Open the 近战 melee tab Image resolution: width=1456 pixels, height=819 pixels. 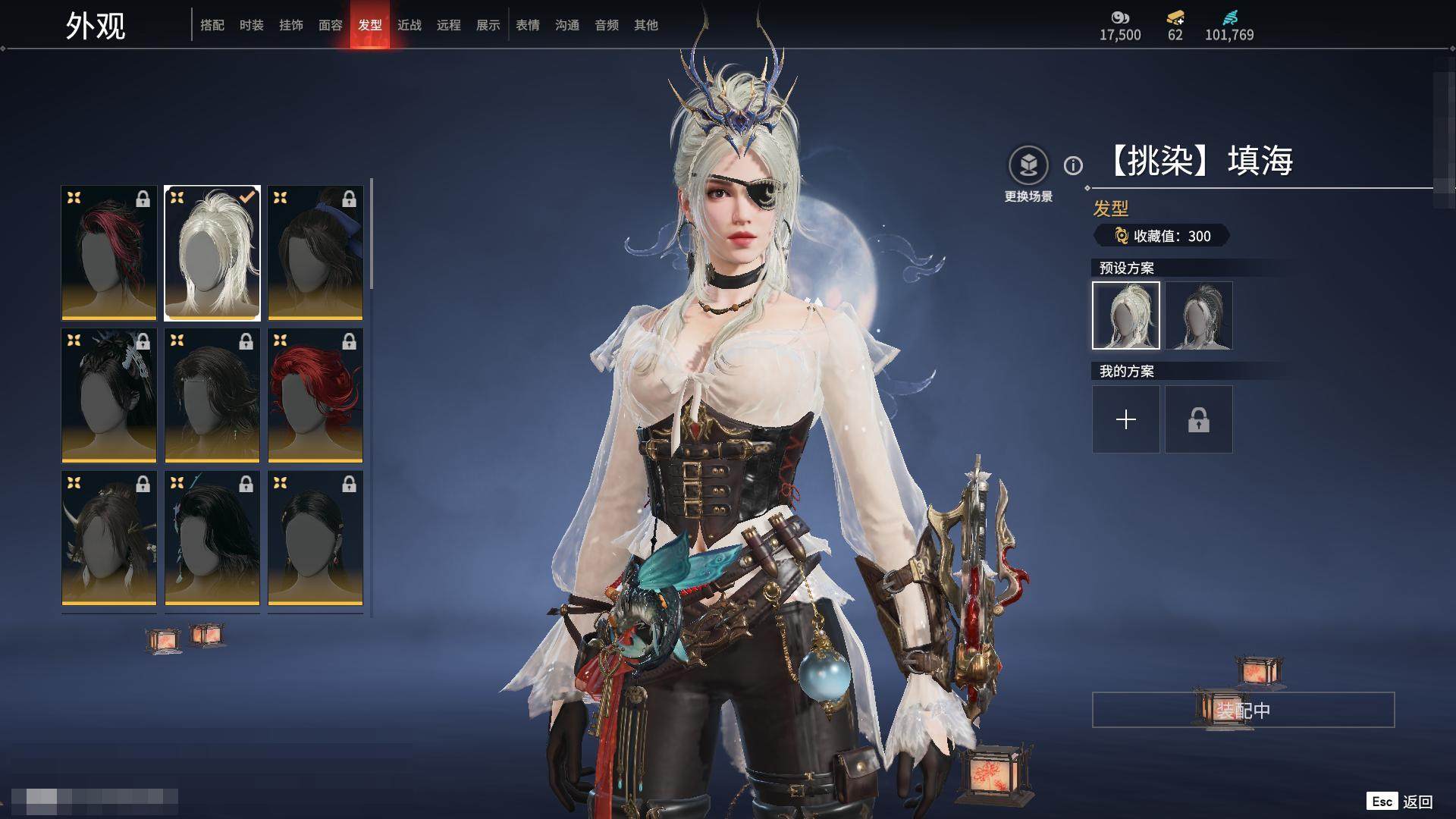409,25
